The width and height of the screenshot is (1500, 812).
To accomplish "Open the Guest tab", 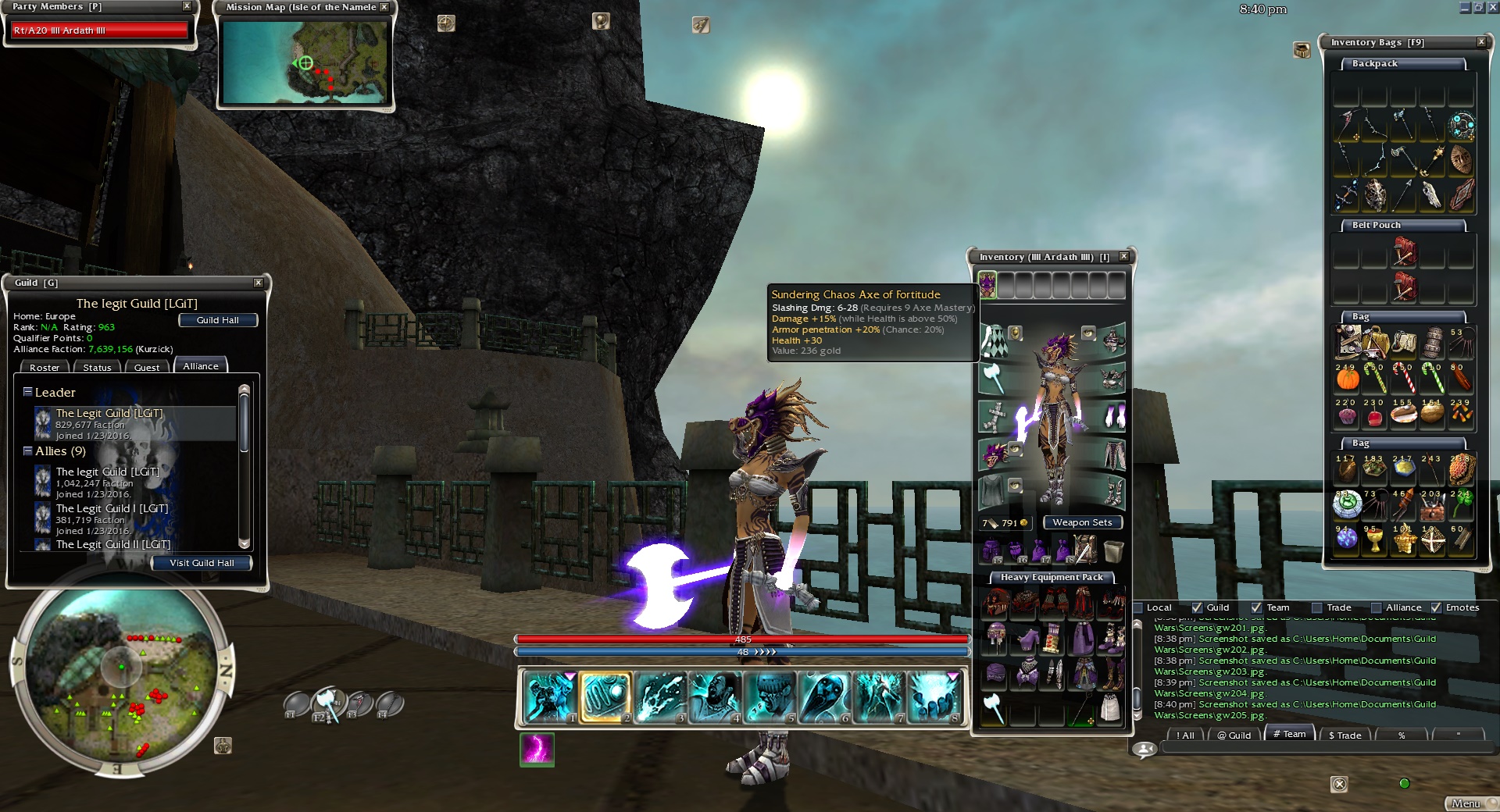I will coord(147,368).
